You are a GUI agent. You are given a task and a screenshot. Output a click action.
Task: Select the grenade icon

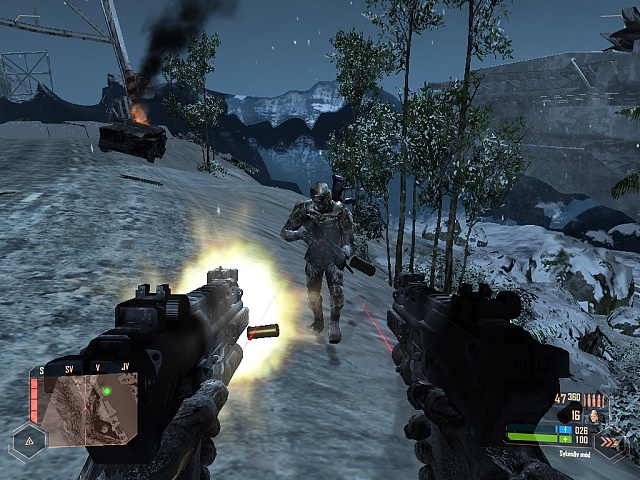click(592, 414)
